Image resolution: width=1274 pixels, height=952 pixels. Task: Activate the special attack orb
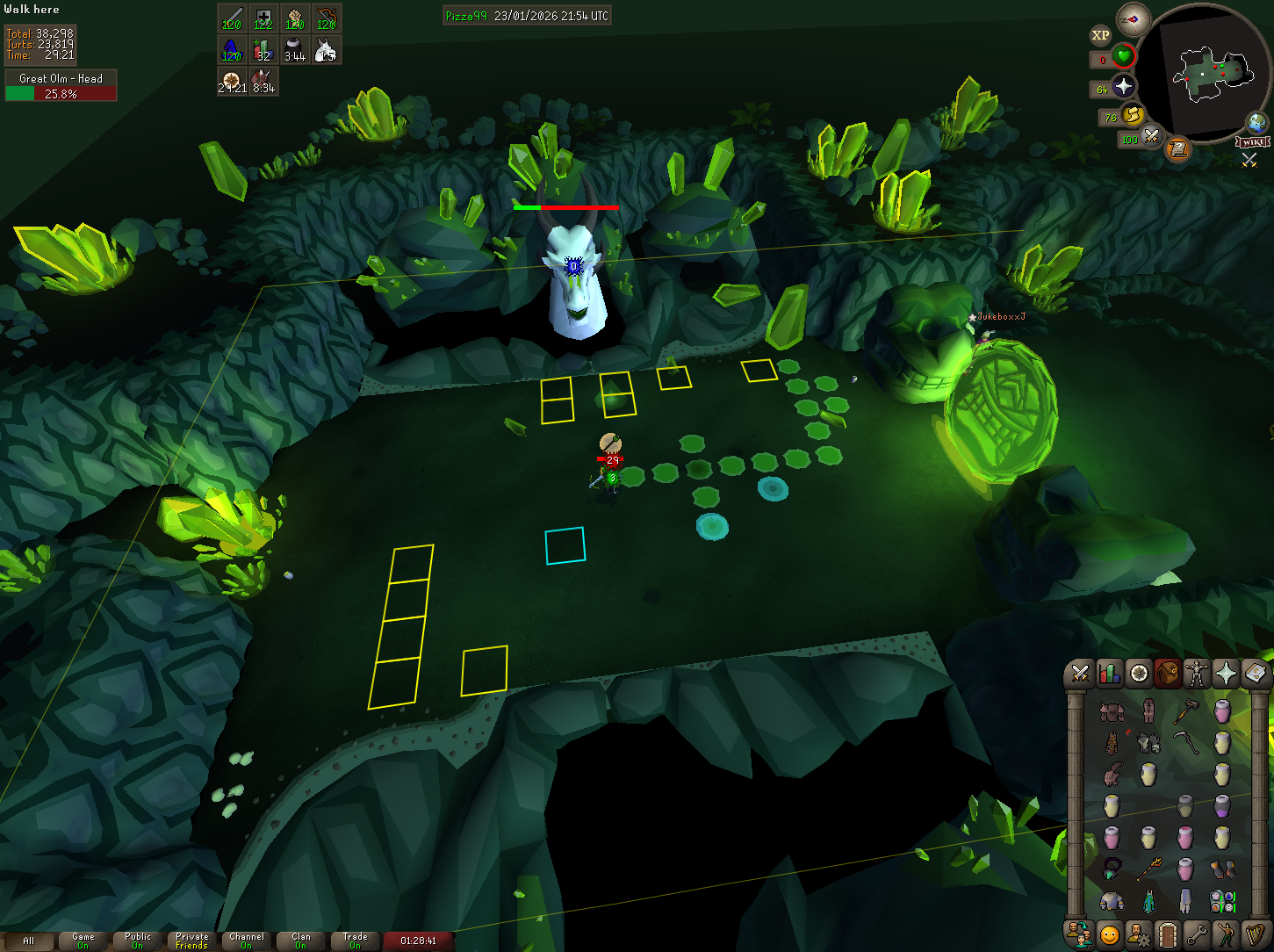coord(1151,136)
